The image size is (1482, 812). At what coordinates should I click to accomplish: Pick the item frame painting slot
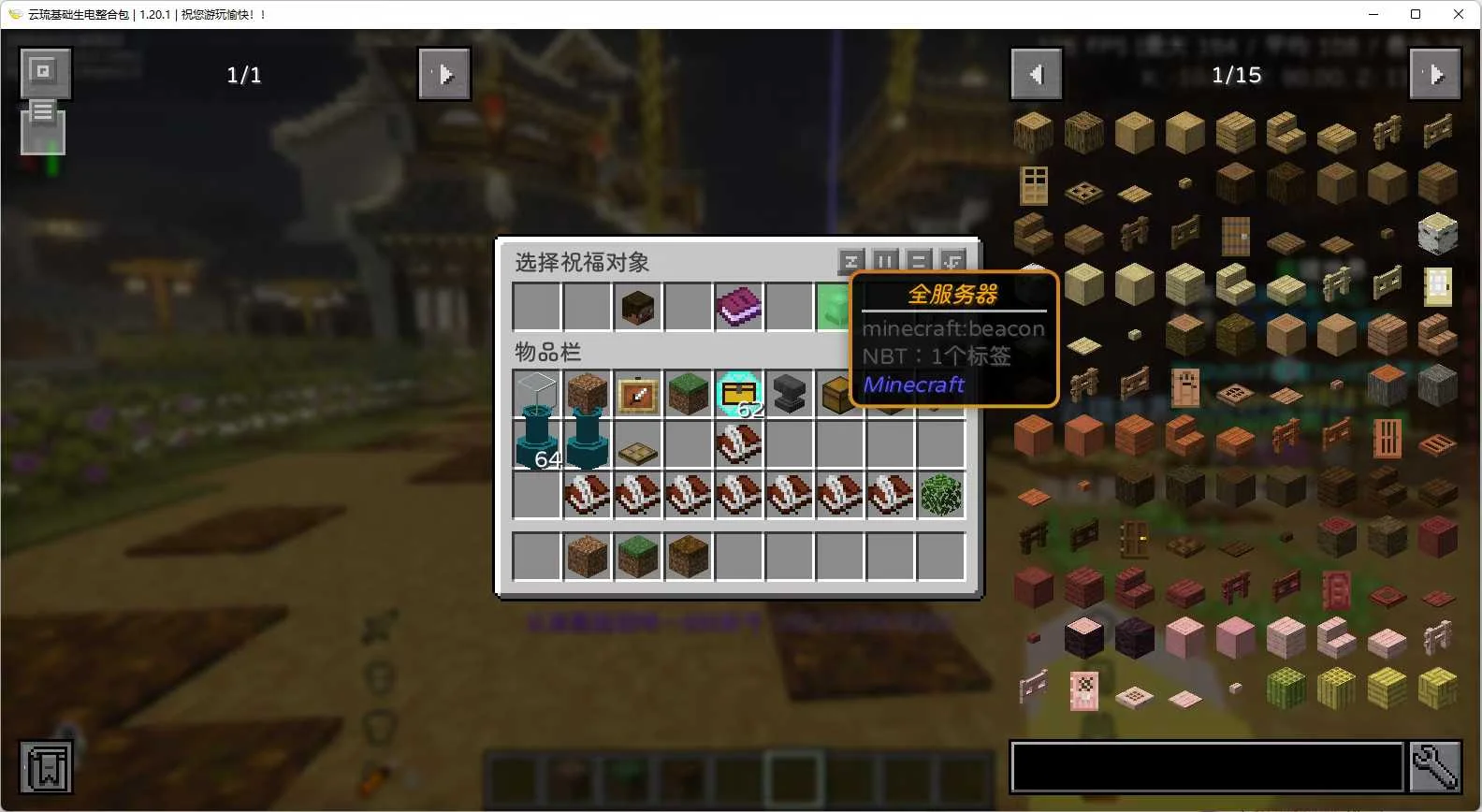click(x=637, y=395)
